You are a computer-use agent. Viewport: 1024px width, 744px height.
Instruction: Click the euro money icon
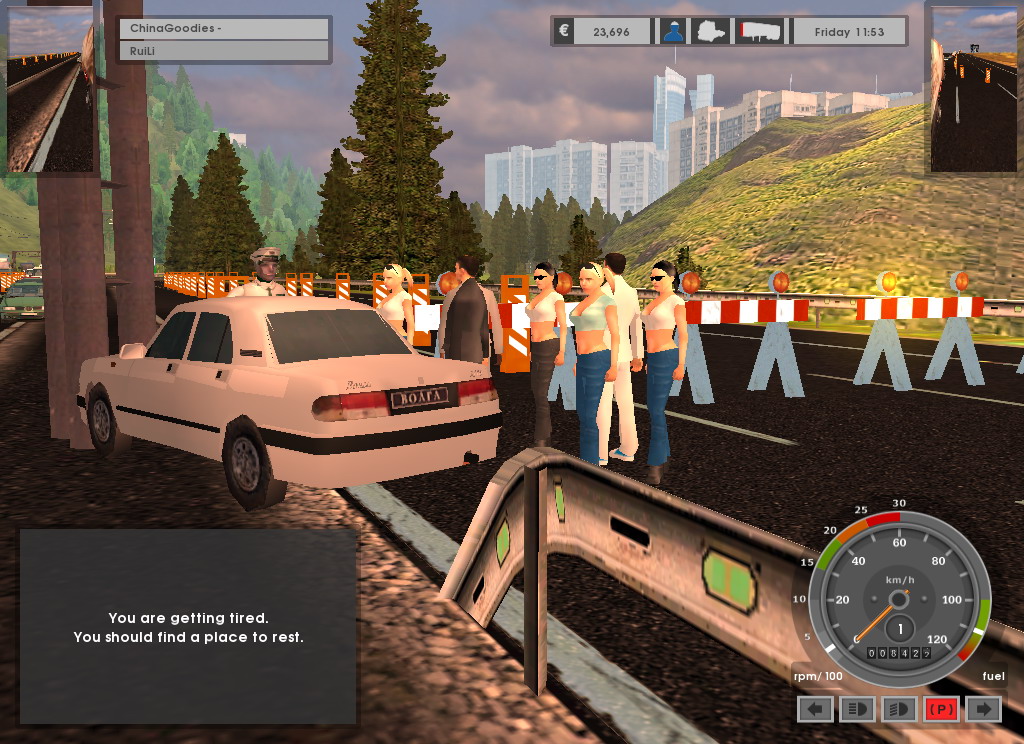coord(564,31)
